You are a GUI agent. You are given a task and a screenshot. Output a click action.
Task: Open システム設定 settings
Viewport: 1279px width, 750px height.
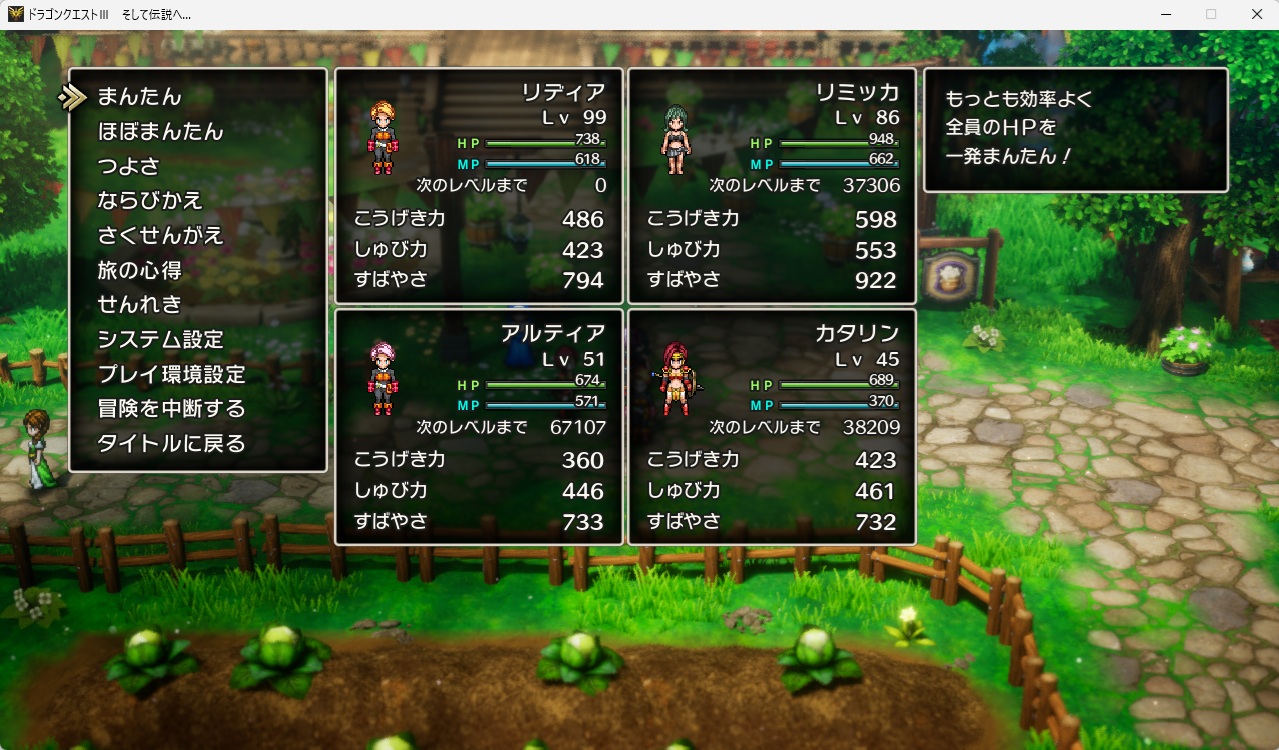[x=160, y=340]
